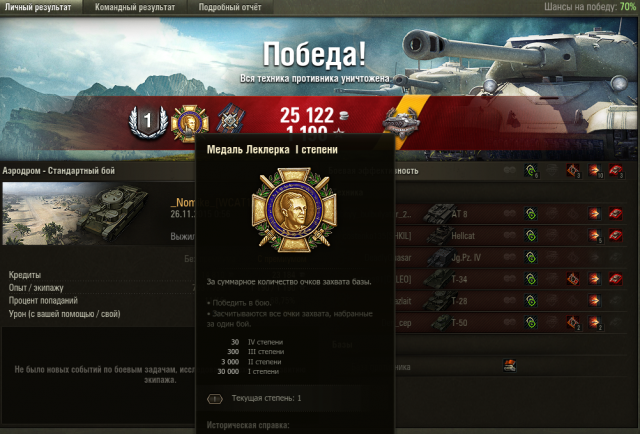Open the Подробный отчёт tab

click(232, 7)
